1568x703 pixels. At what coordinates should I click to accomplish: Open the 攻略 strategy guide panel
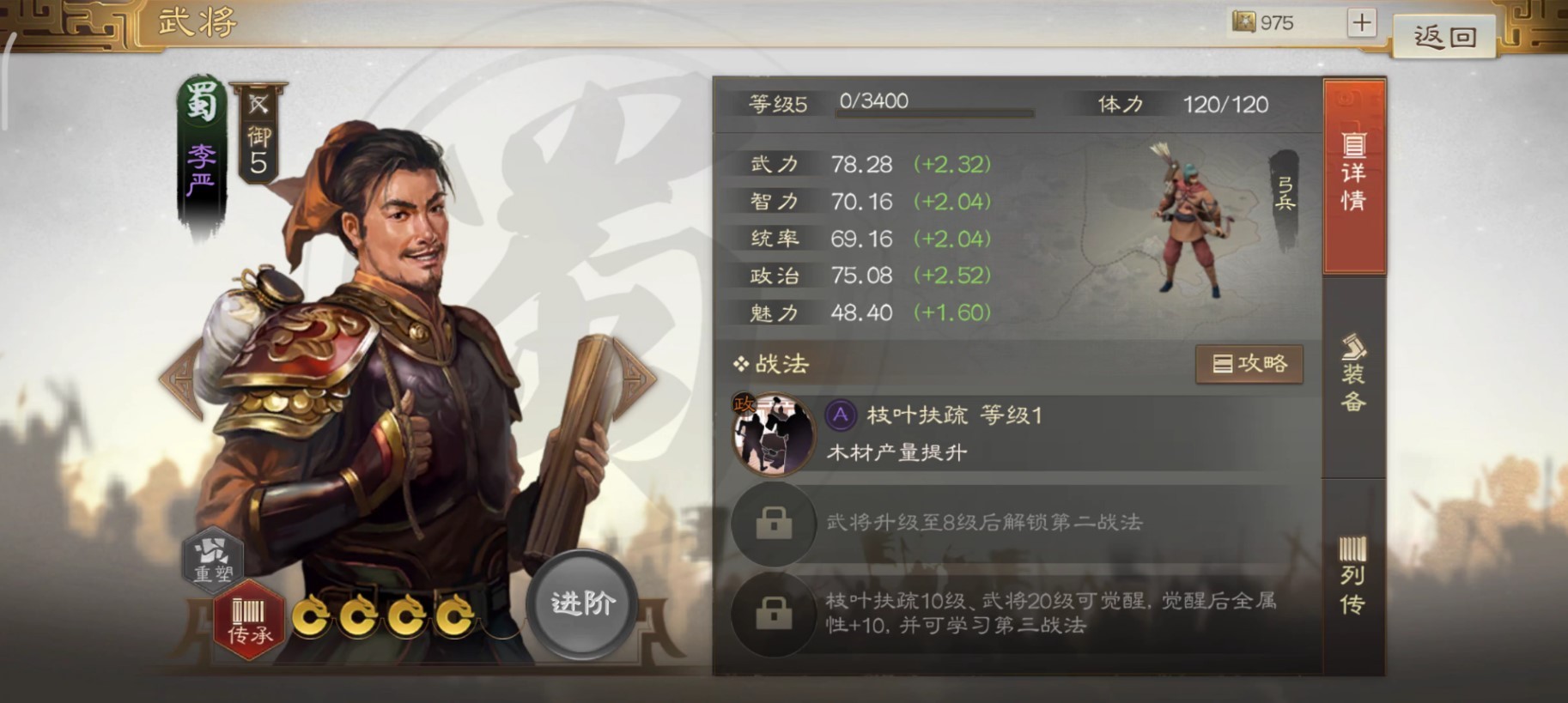(x=1250, y=363)
